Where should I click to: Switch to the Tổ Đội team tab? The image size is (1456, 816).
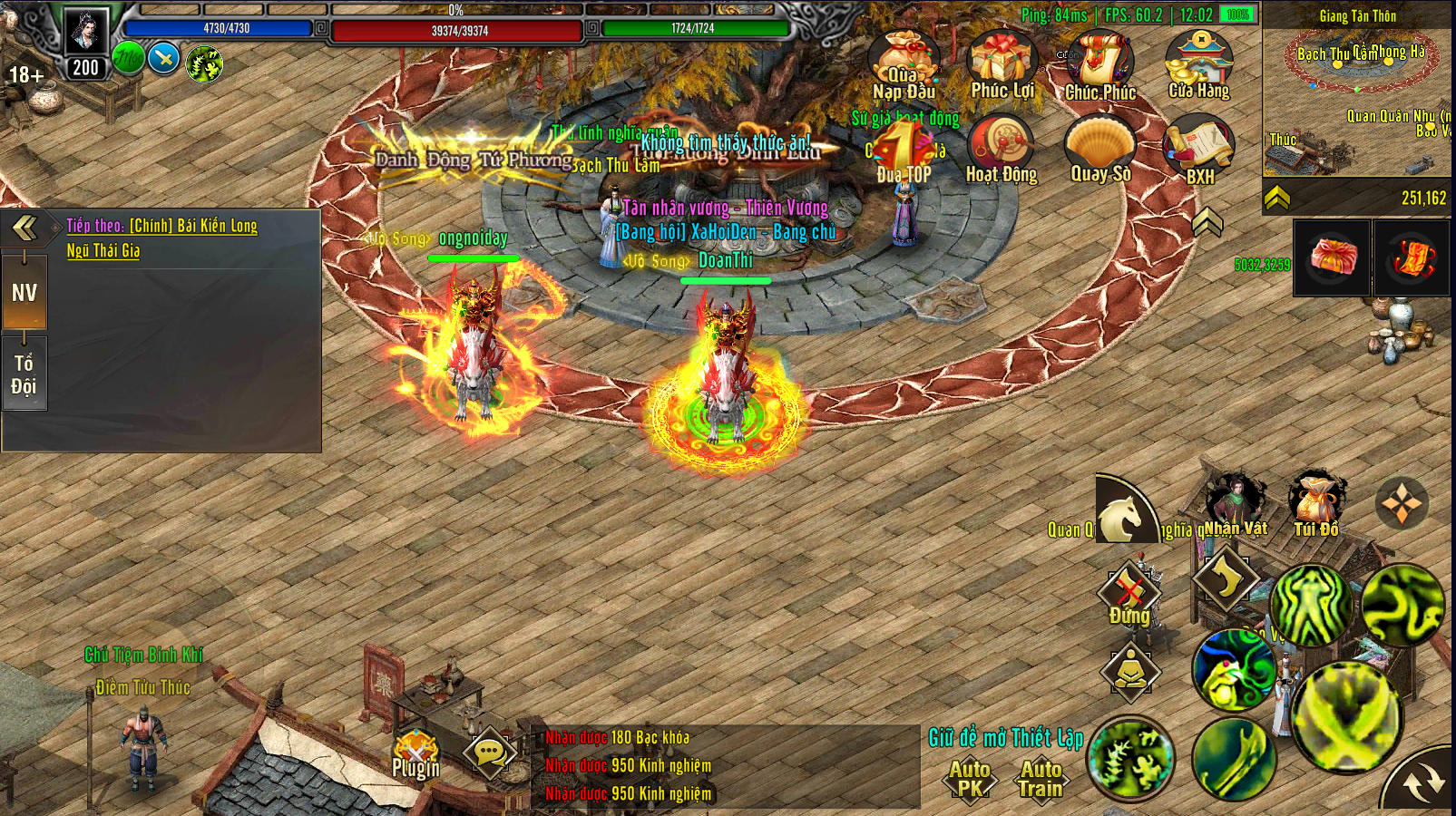tap(24, 374)
